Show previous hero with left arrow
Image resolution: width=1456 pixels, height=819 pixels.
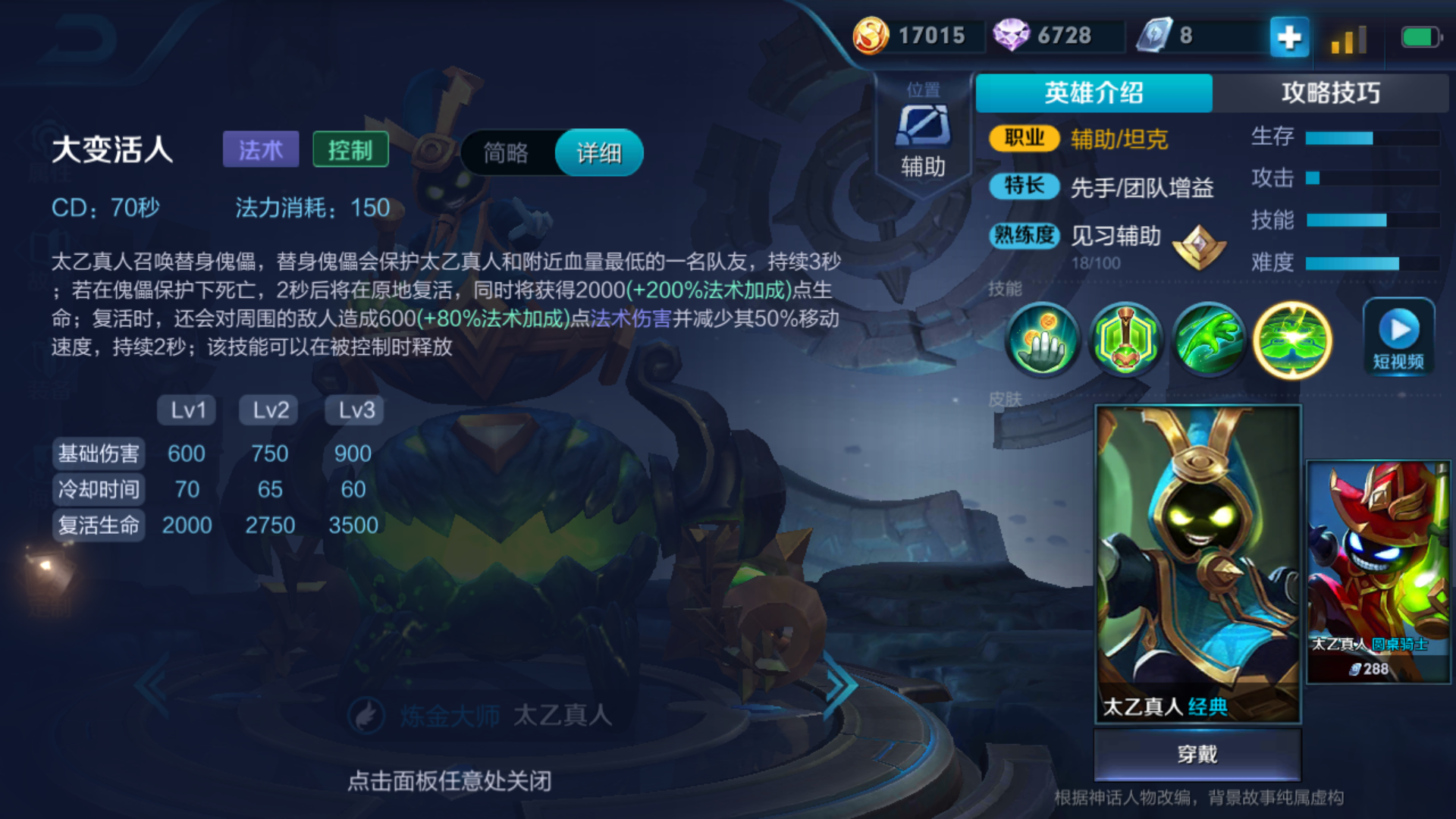[153, 686]
